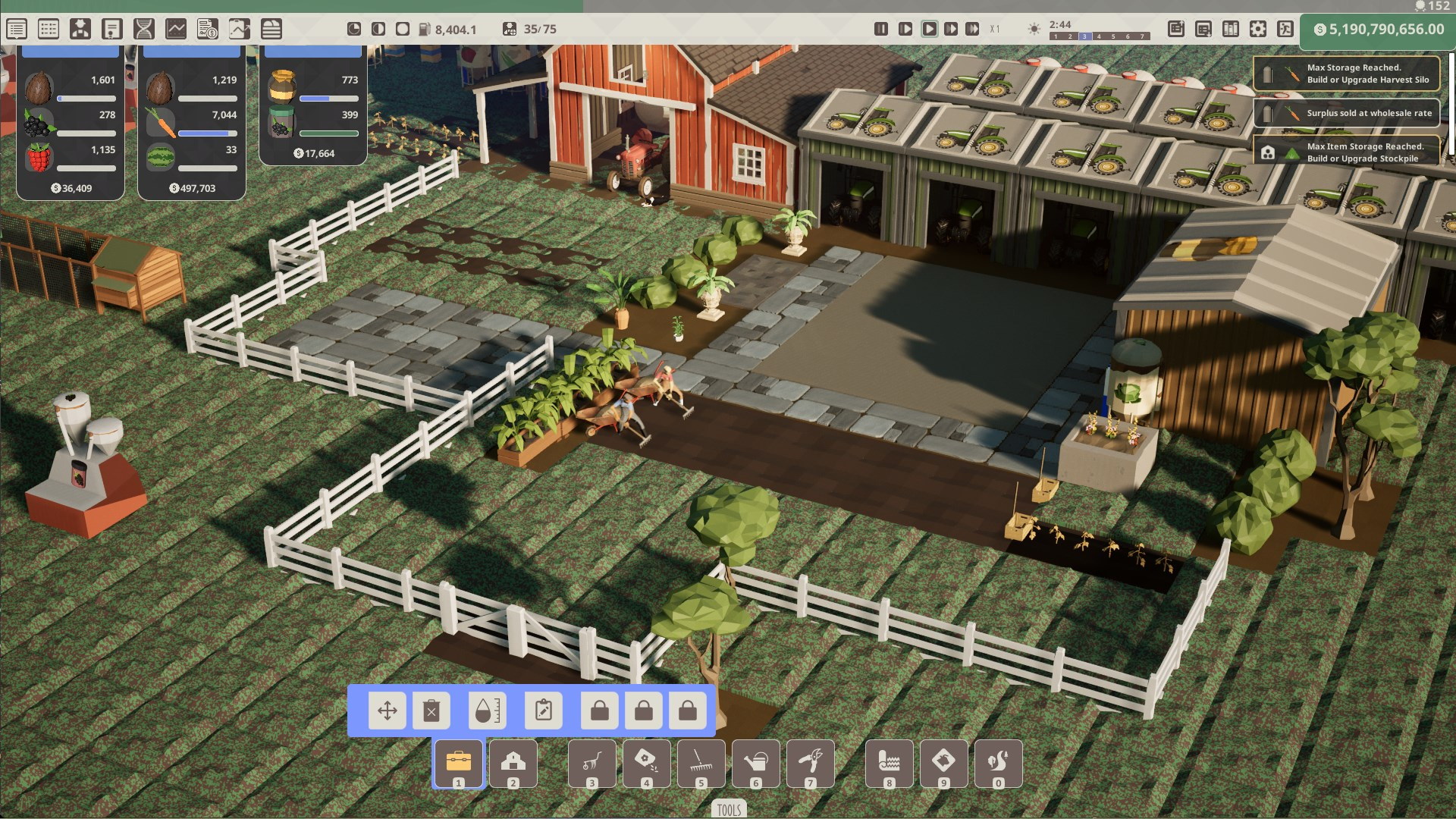This screenshot has height=819, width=1456.
Task: Pick the rake tool
Action: pyautogui.click(x=701, y=764)
